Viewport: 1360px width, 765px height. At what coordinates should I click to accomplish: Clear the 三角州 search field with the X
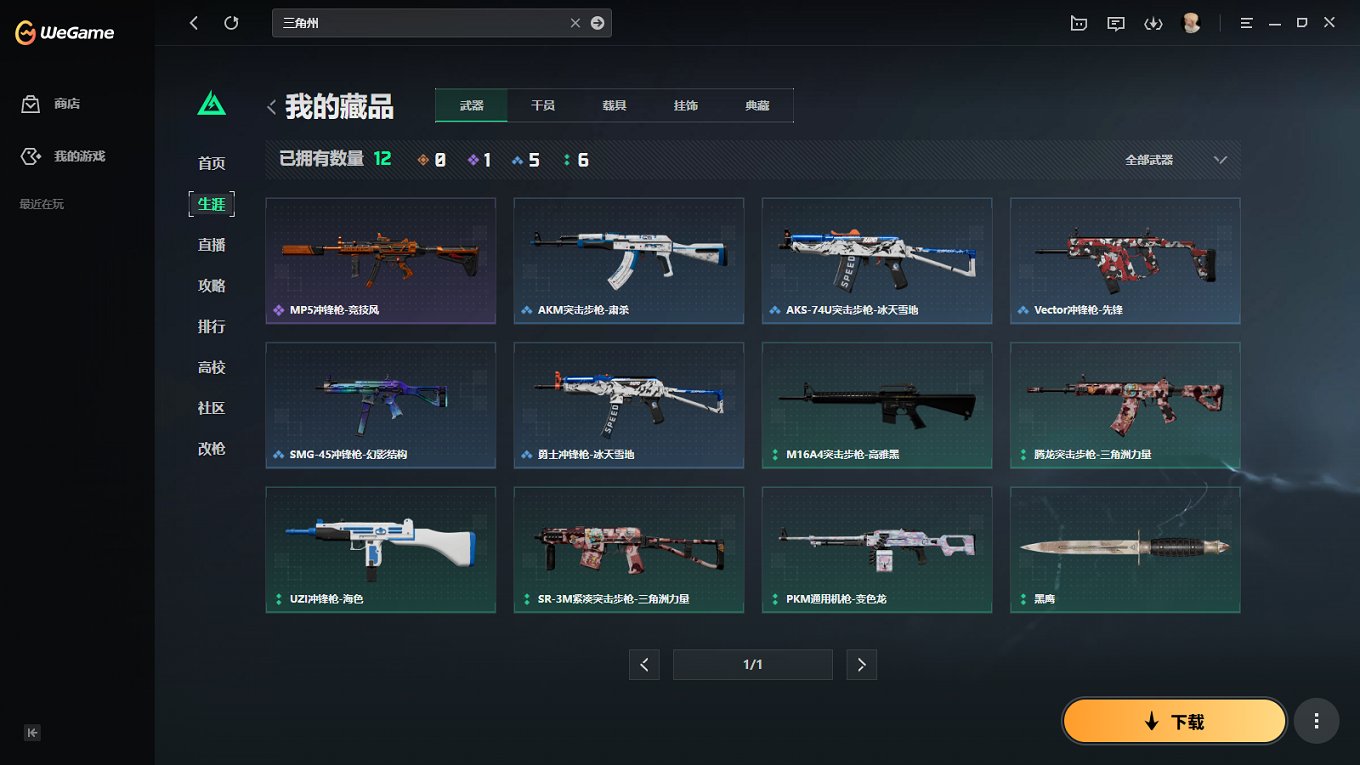pyautogui.click(x=575, y=22)
